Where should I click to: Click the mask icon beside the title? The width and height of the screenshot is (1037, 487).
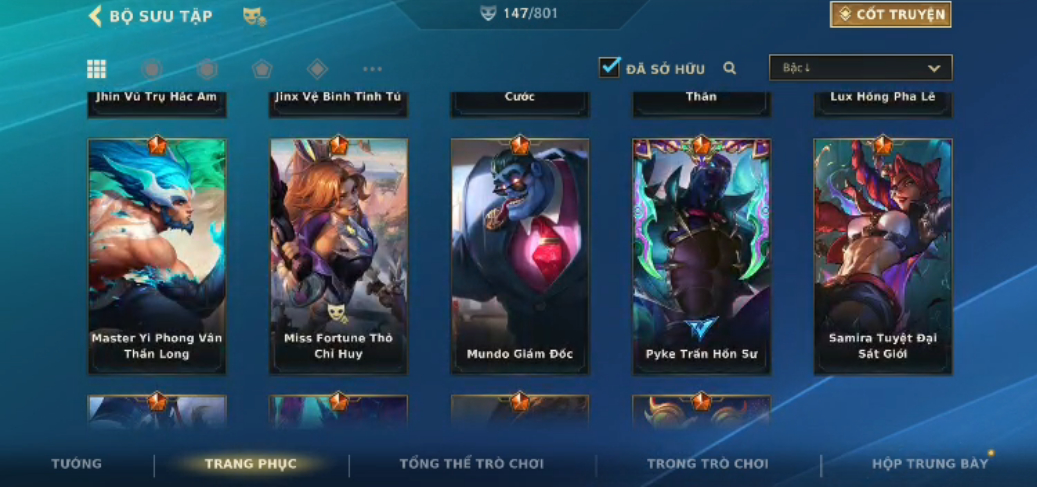(254, 16)
